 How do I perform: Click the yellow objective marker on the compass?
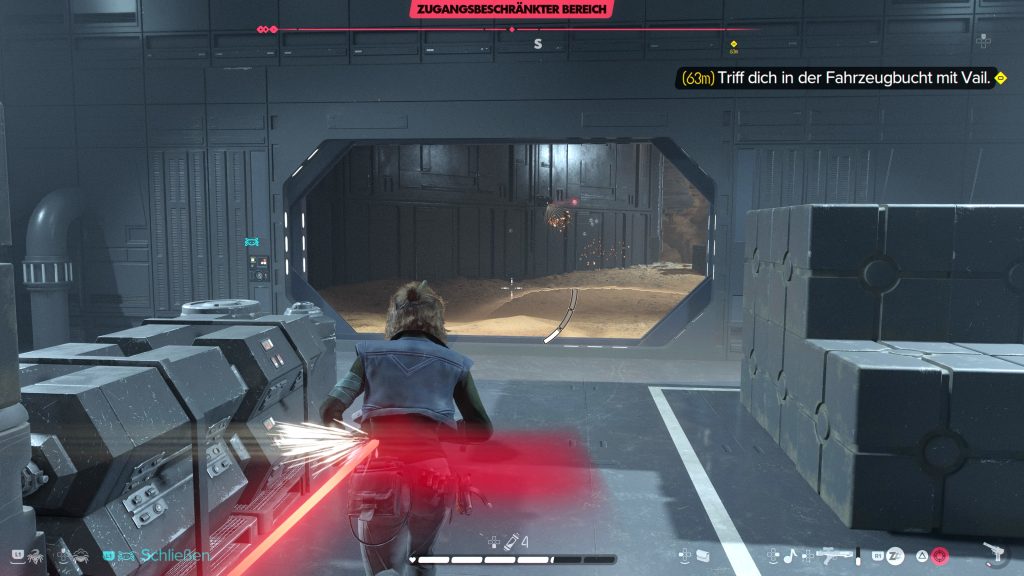[734, 44]
